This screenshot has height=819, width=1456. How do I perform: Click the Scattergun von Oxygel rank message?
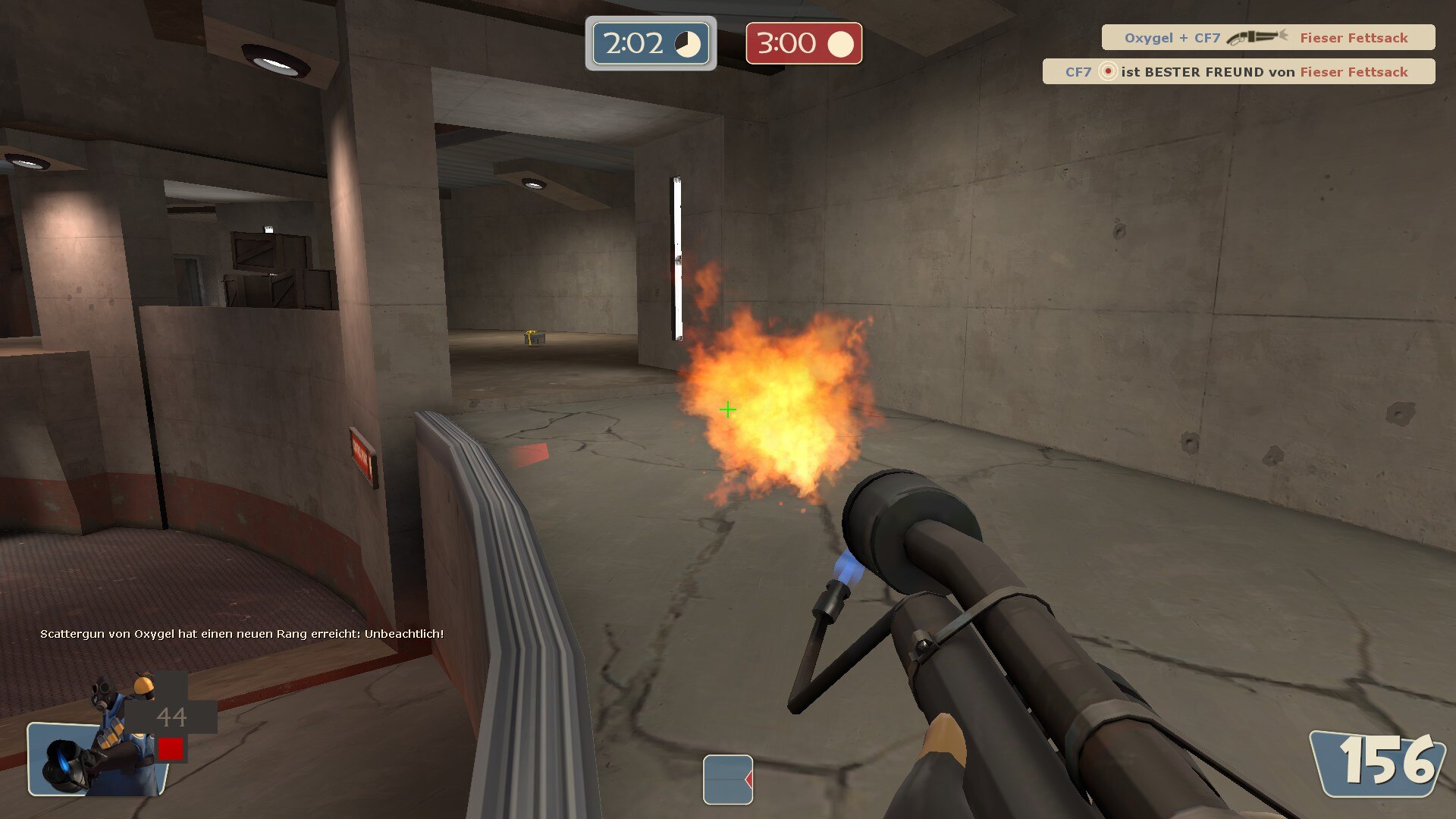242,634
